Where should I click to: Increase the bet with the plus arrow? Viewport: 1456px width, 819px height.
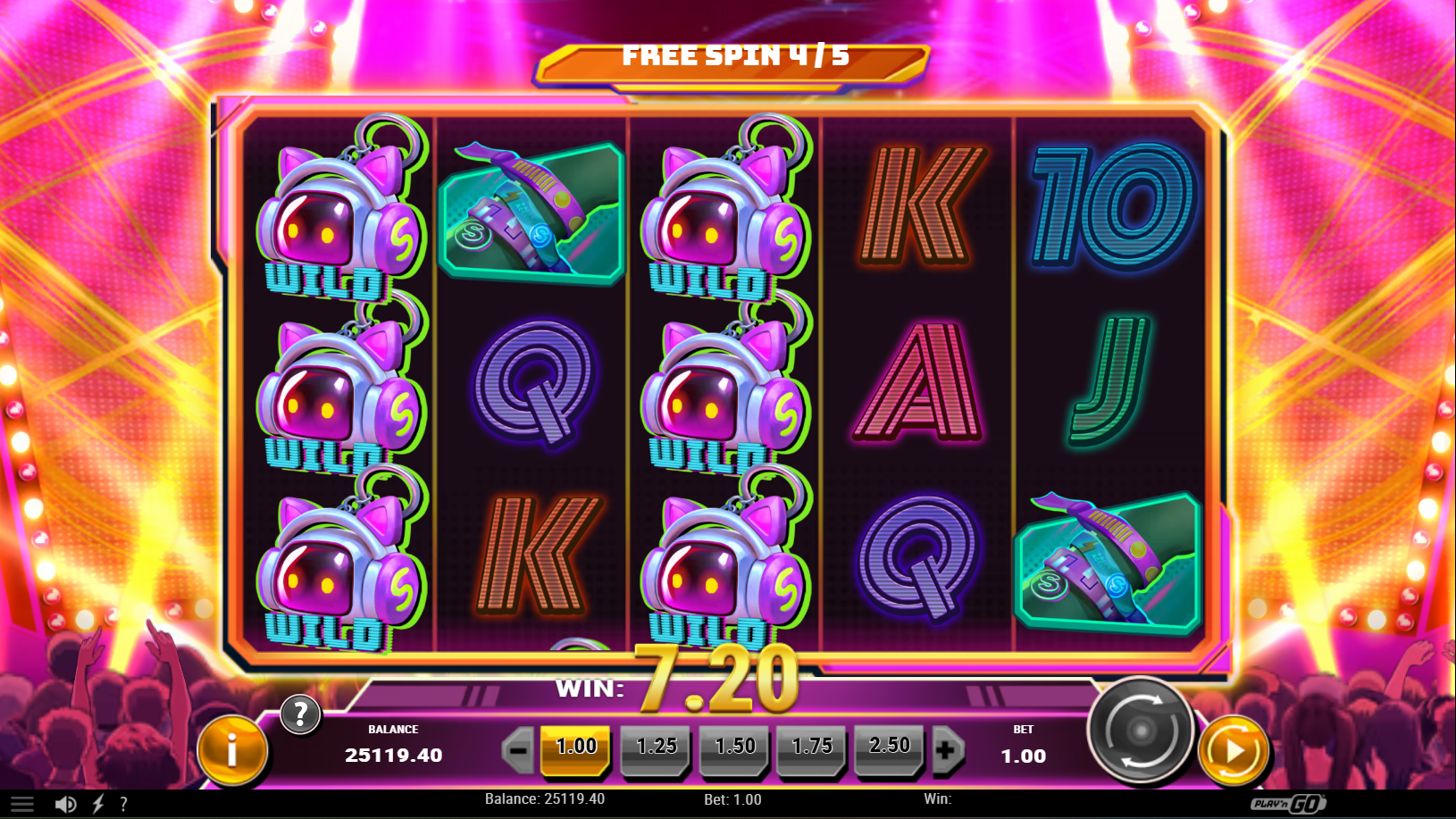pos(949,749)
